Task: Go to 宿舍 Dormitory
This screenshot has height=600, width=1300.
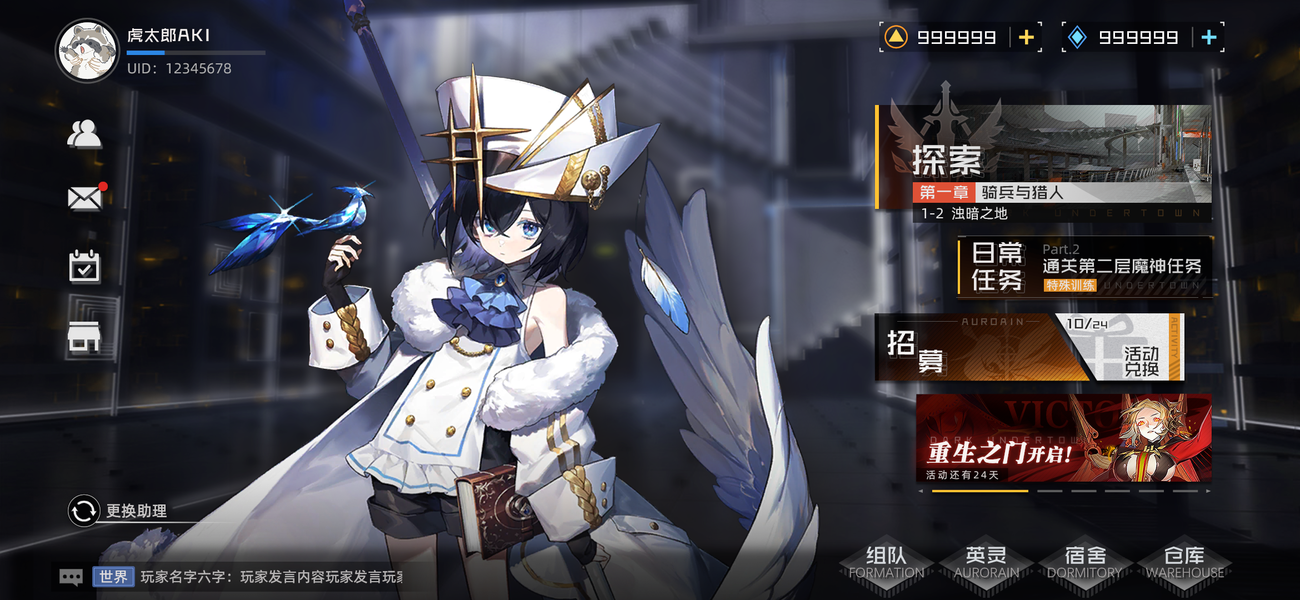Action: tap(1084, 563)
